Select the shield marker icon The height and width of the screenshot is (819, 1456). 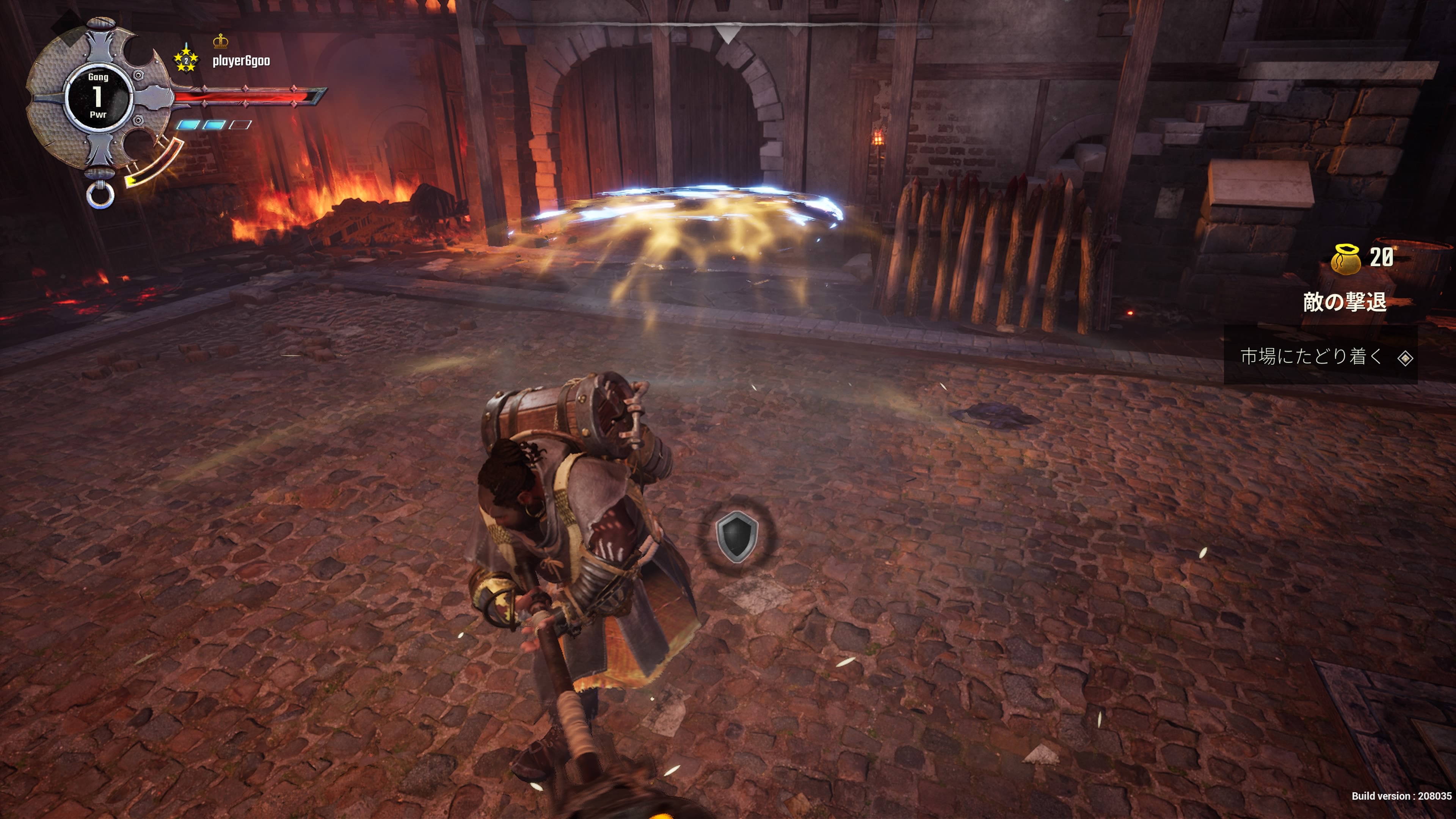[x=736, y=536]
